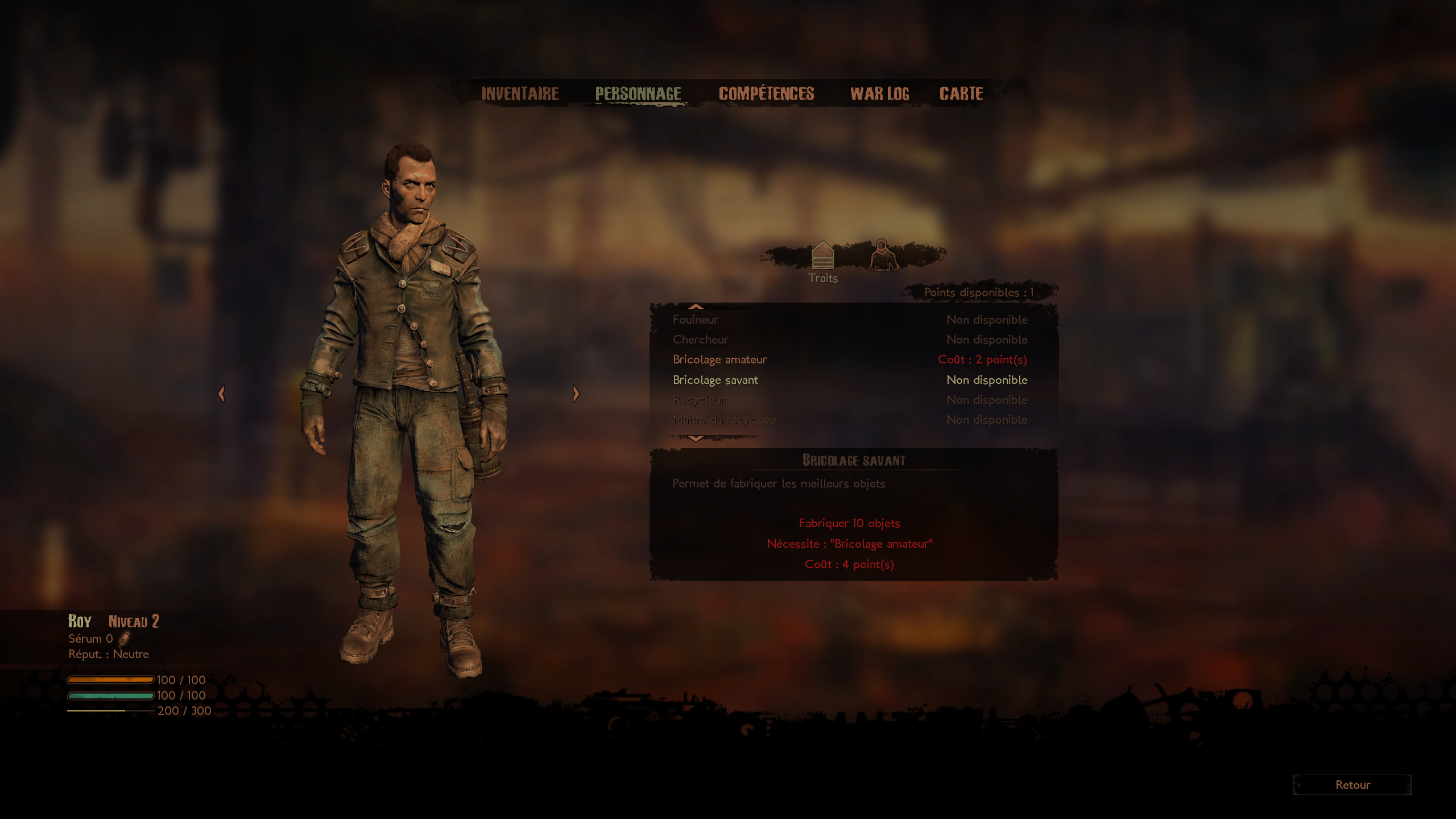The width and height of the screenshot is (1456, 819).
Task: Choose the Maître du recyclage trait
Action: tap(850, 420)
